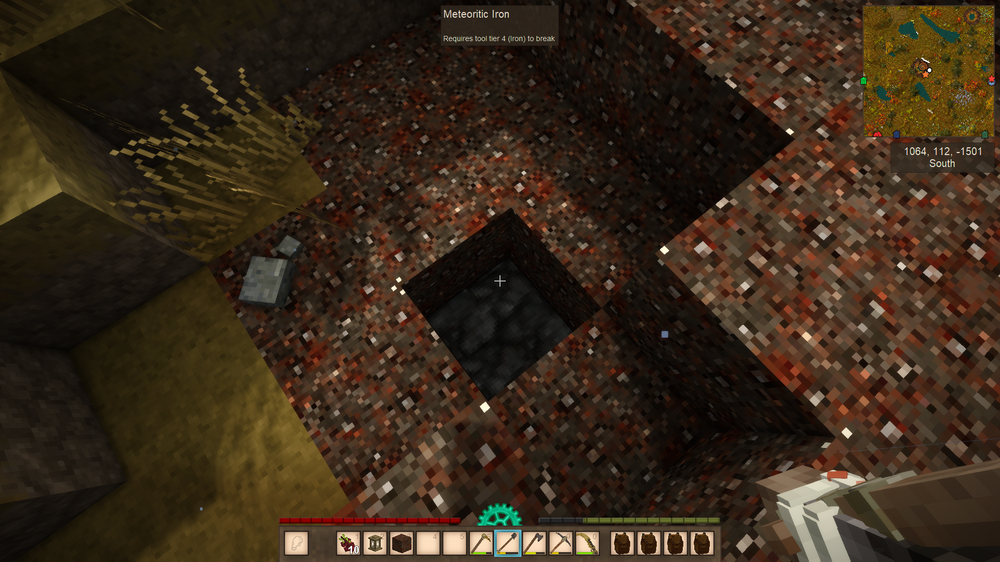
Task: Select the berries stack in the hotbar
Action: click(348, 544)
